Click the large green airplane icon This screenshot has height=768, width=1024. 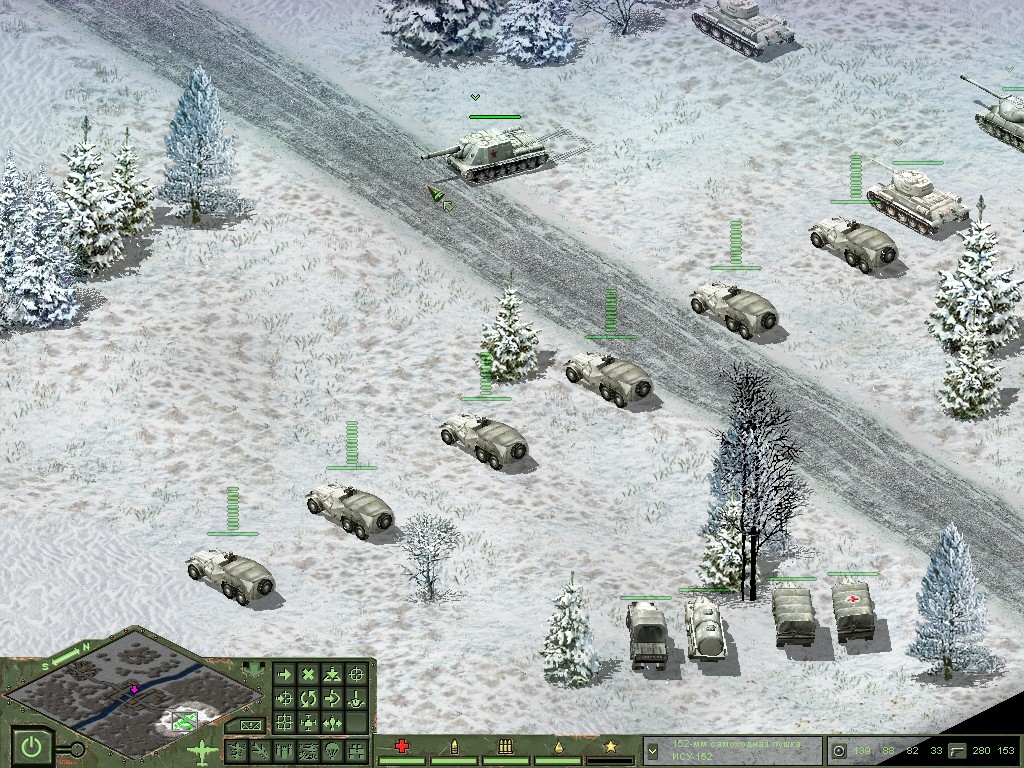tap(201, 750)
